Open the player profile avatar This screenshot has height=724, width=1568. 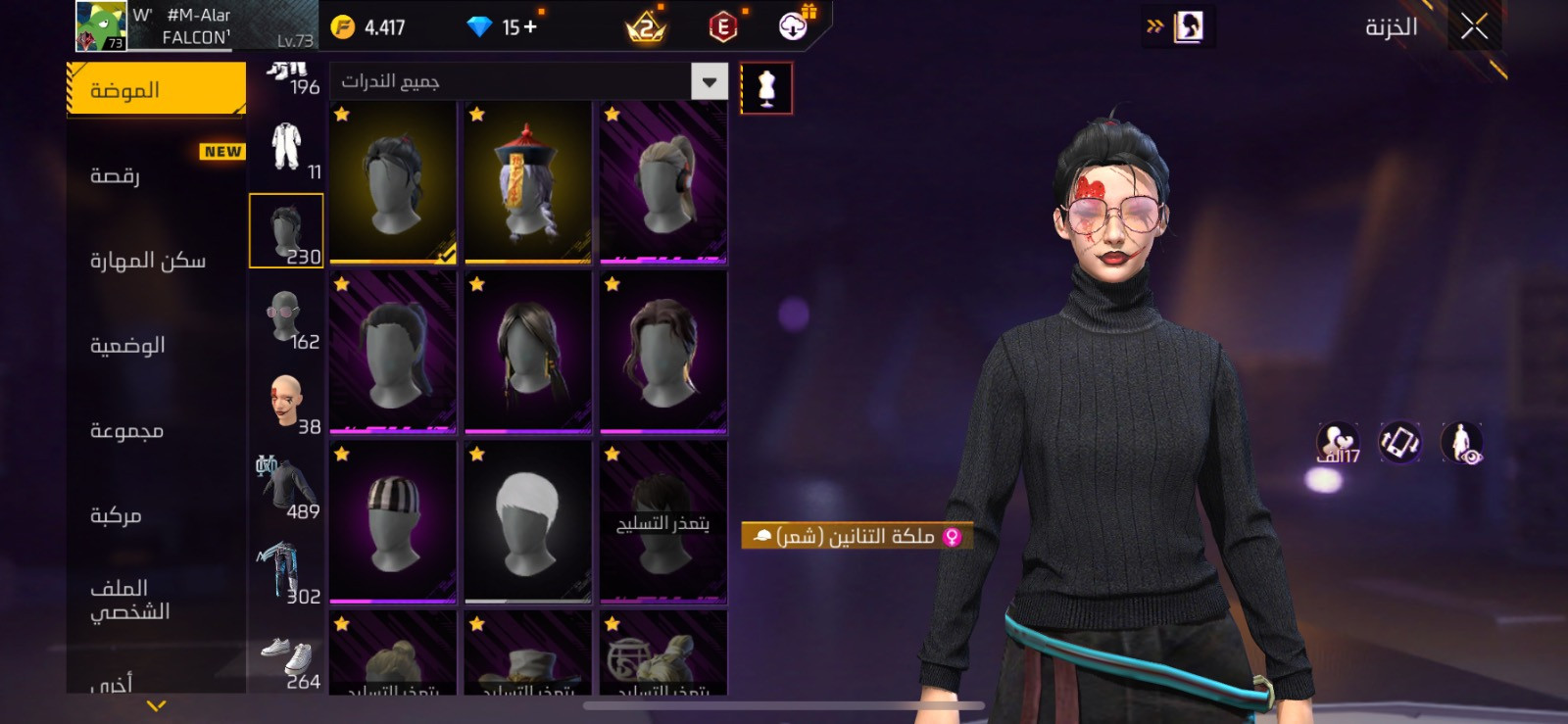[102, 26]
